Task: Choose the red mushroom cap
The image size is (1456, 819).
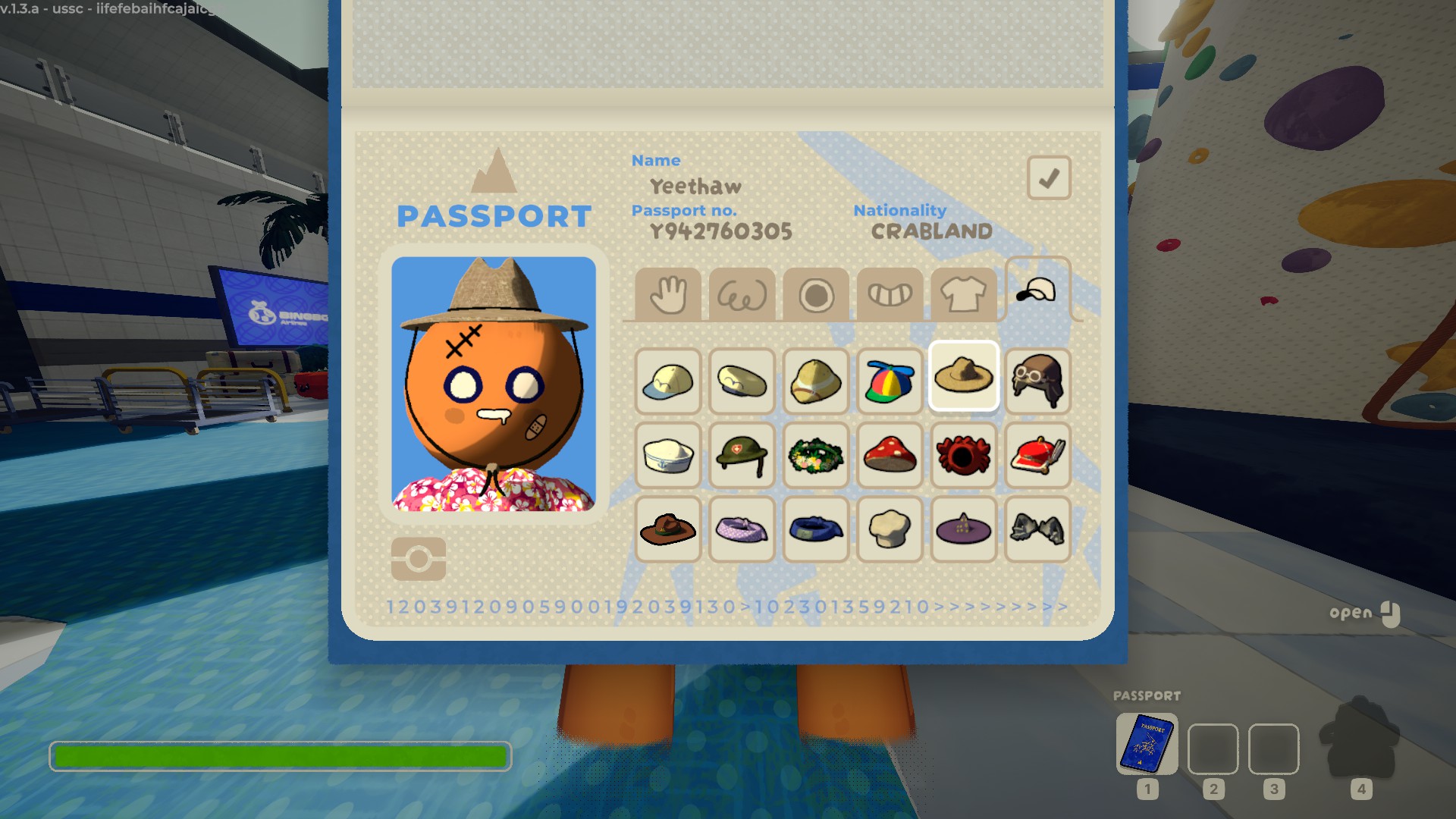Action: pyautogui.click(x=890, y=455)
